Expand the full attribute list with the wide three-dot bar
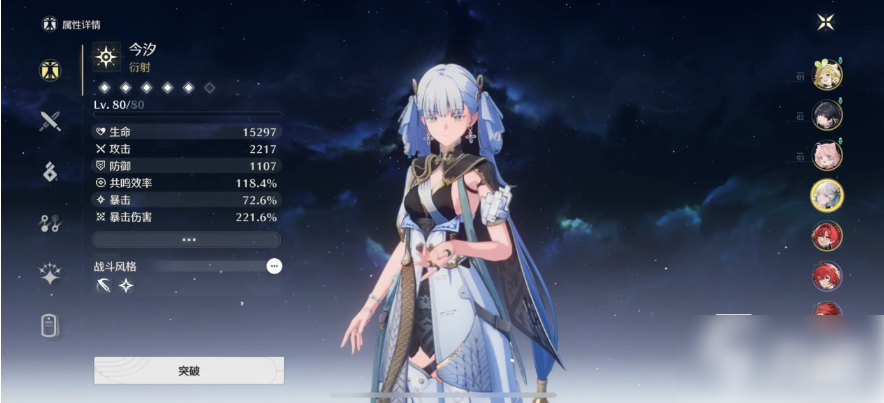This screenshot has height=403, width=884. (x=187, y=240)
